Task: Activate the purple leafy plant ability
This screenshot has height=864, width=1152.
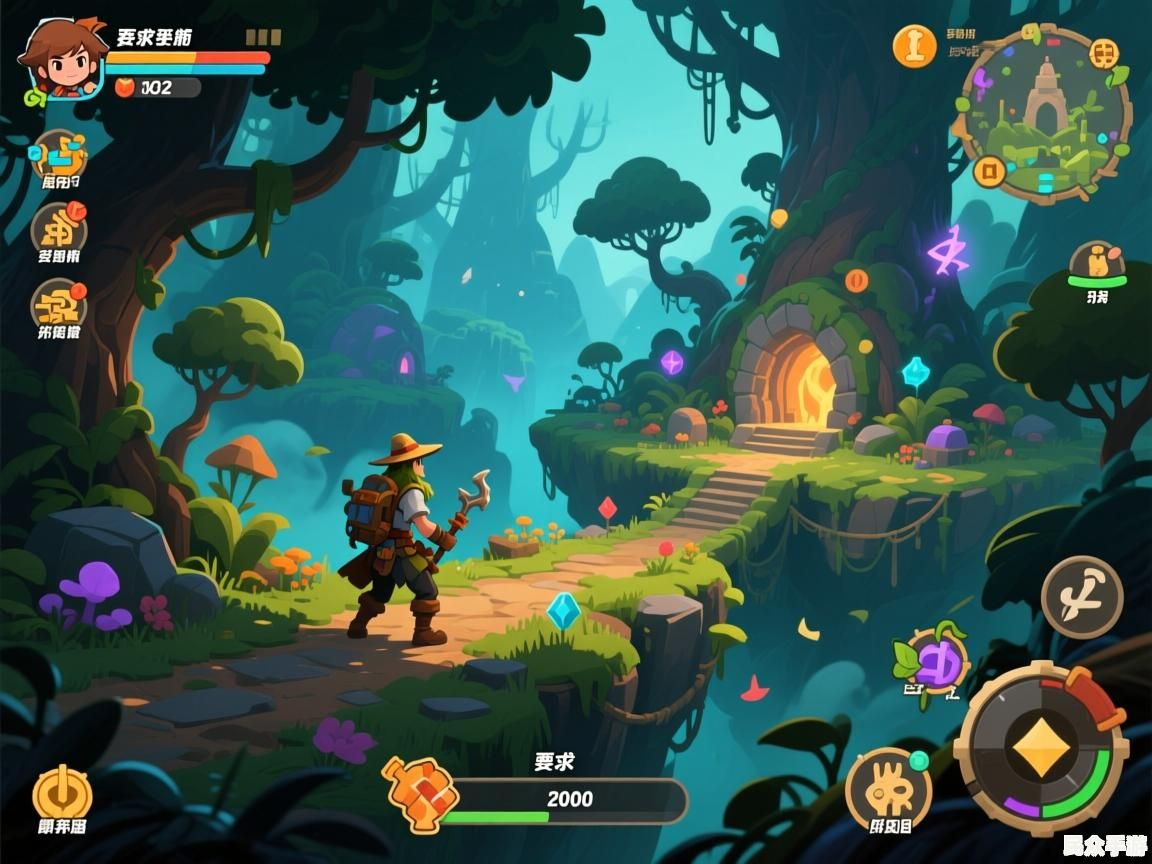Action: pyautogui.click(x=937, y=661)
